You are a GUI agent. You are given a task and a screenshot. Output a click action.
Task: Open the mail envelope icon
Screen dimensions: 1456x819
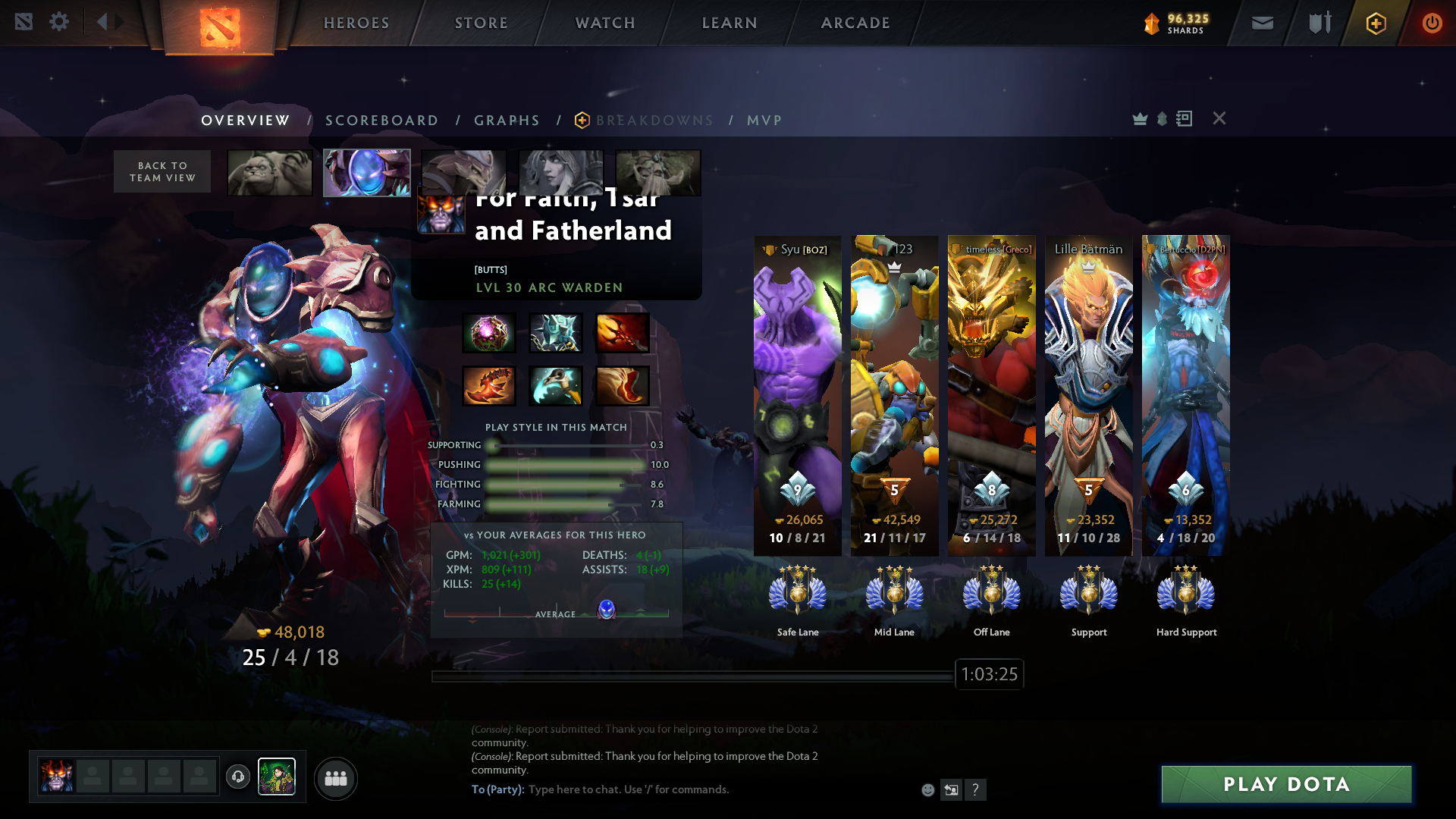(x=1262, y=24)
